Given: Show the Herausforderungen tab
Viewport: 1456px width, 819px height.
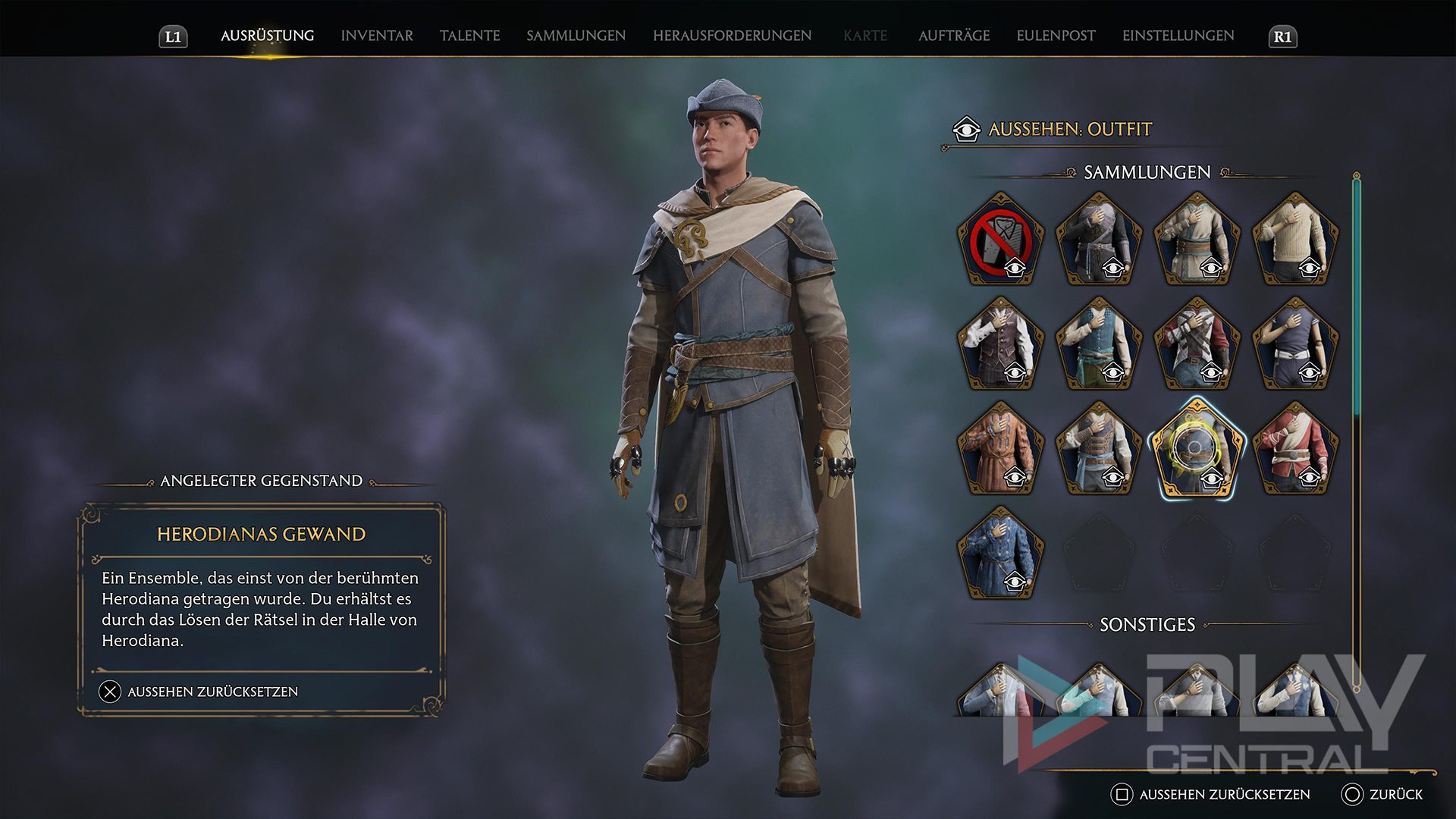Looking at the screenshot, I should [732, 36].
